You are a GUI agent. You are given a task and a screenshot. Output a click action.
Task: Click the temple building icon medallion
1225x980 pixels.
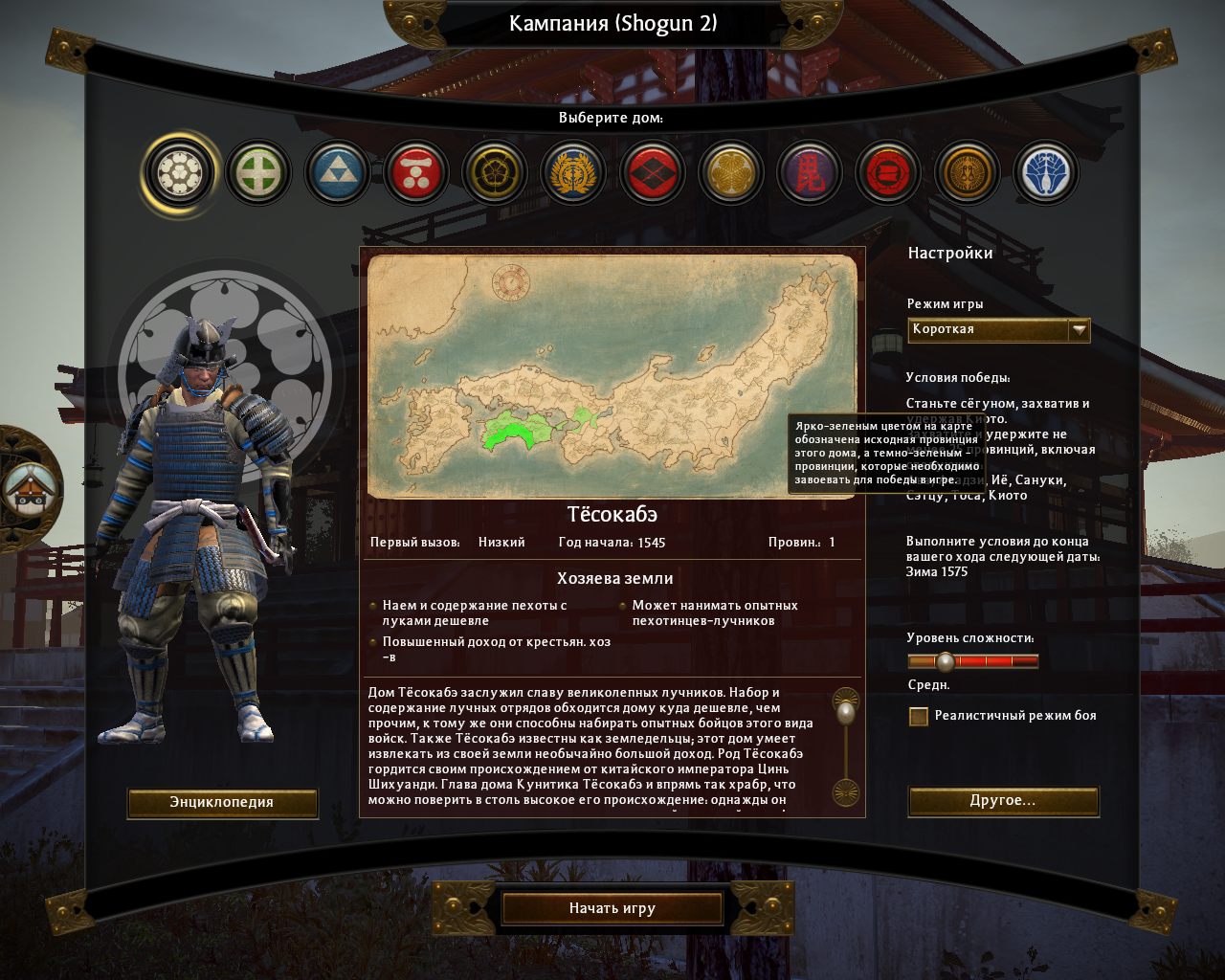[27, 488]
